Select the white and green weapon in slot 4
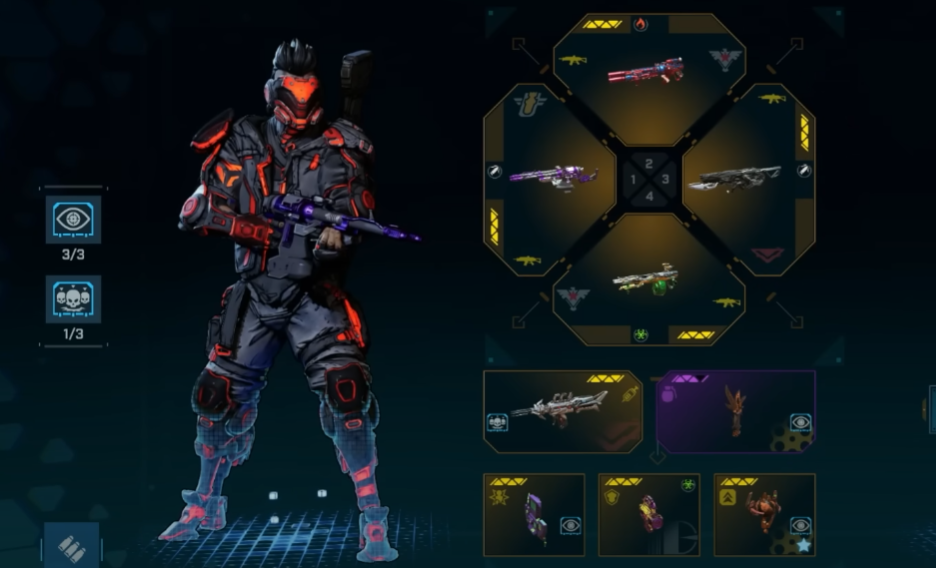This screenshot has height=568, width=936. [647, 278]
